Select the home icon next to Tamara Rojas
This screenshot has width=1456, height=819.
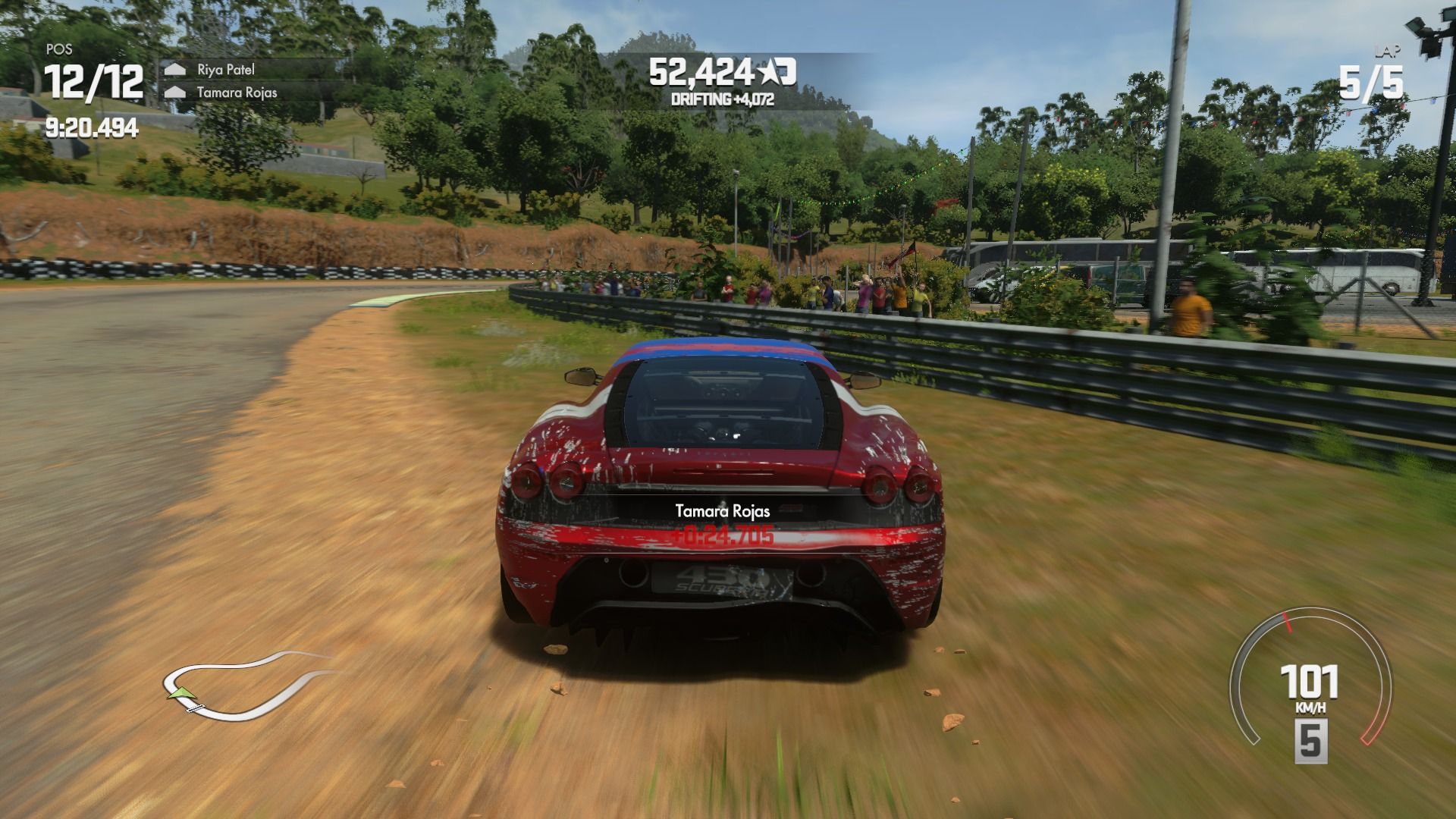(x=177, y=91)
